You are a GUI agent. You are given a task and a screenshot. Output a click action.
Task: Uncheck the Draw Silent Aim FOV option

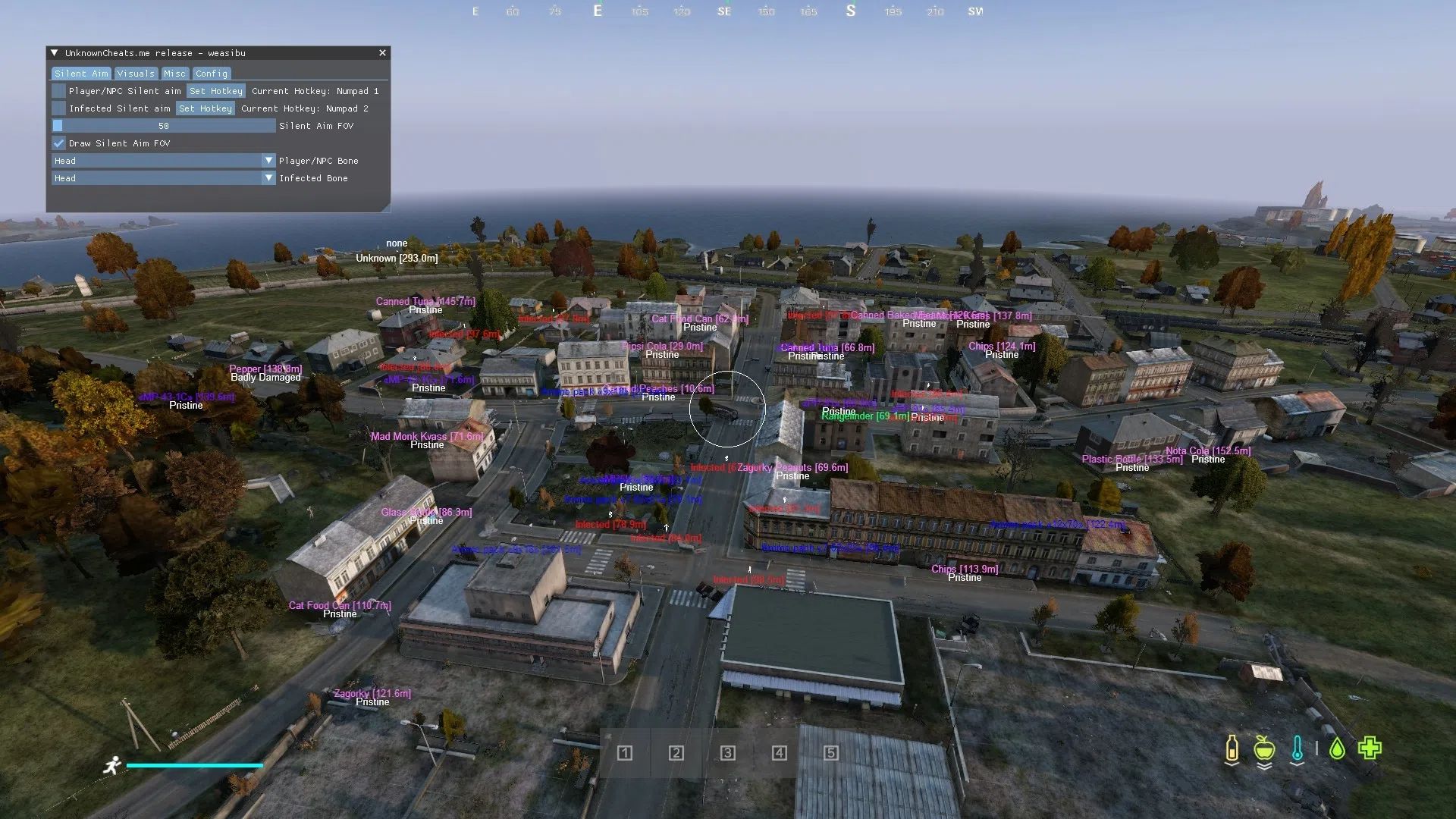58,143
